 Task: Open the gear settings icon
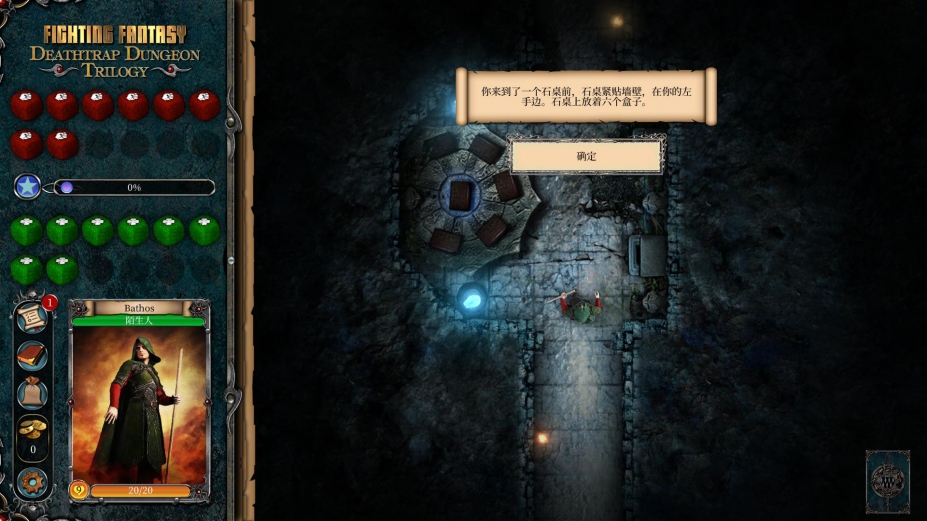tap(32, 482)
